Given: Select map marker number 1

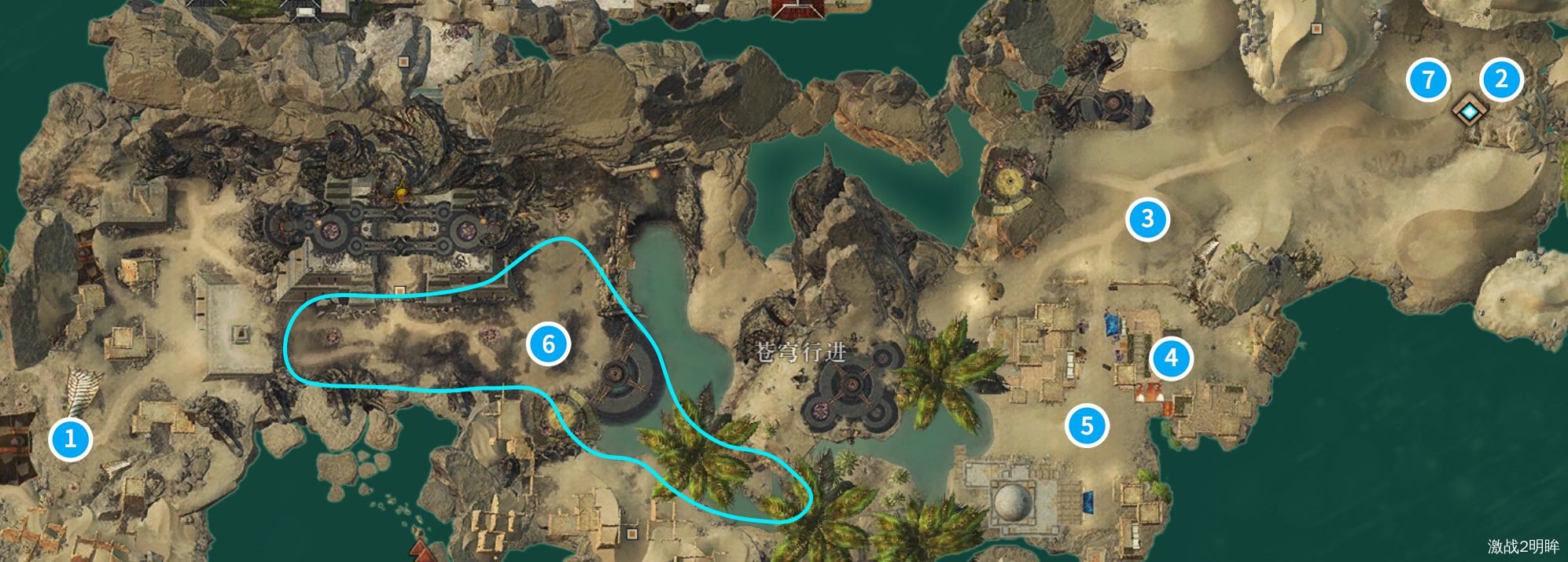Looking at the screenshot, I should click(x=71, y=439).
